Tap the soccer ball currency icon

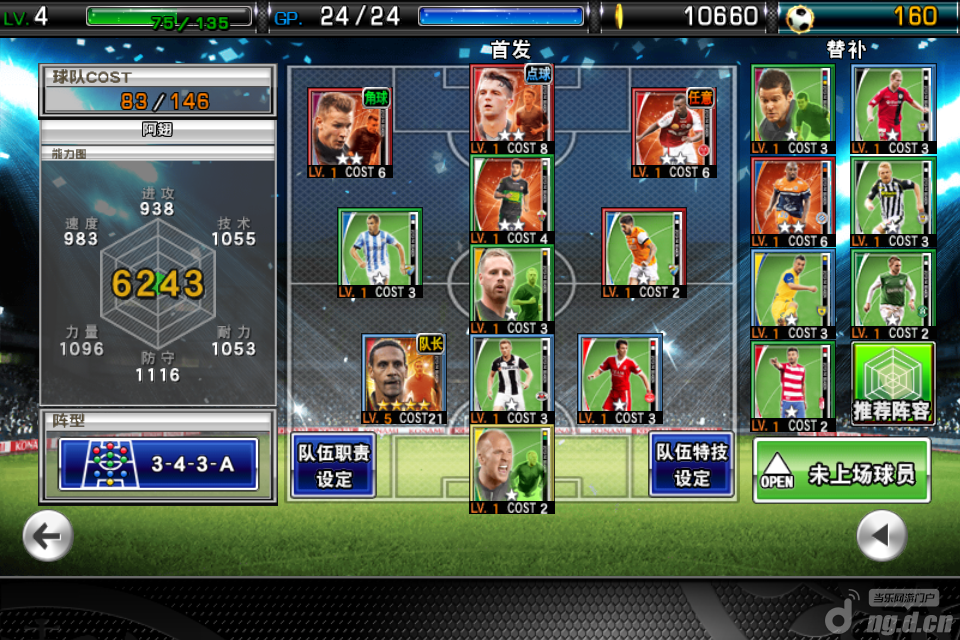[x=800, y=17]
